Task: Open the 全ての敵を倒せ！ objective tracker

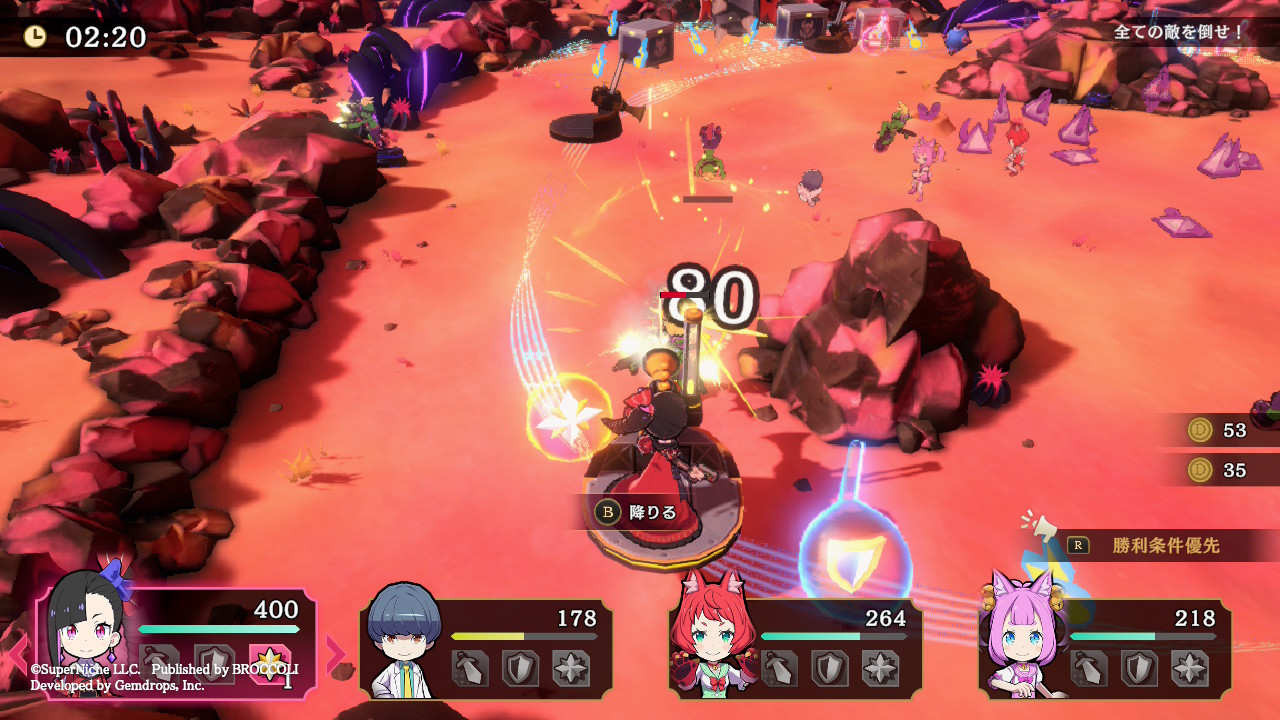Action: click(1180, 32)
